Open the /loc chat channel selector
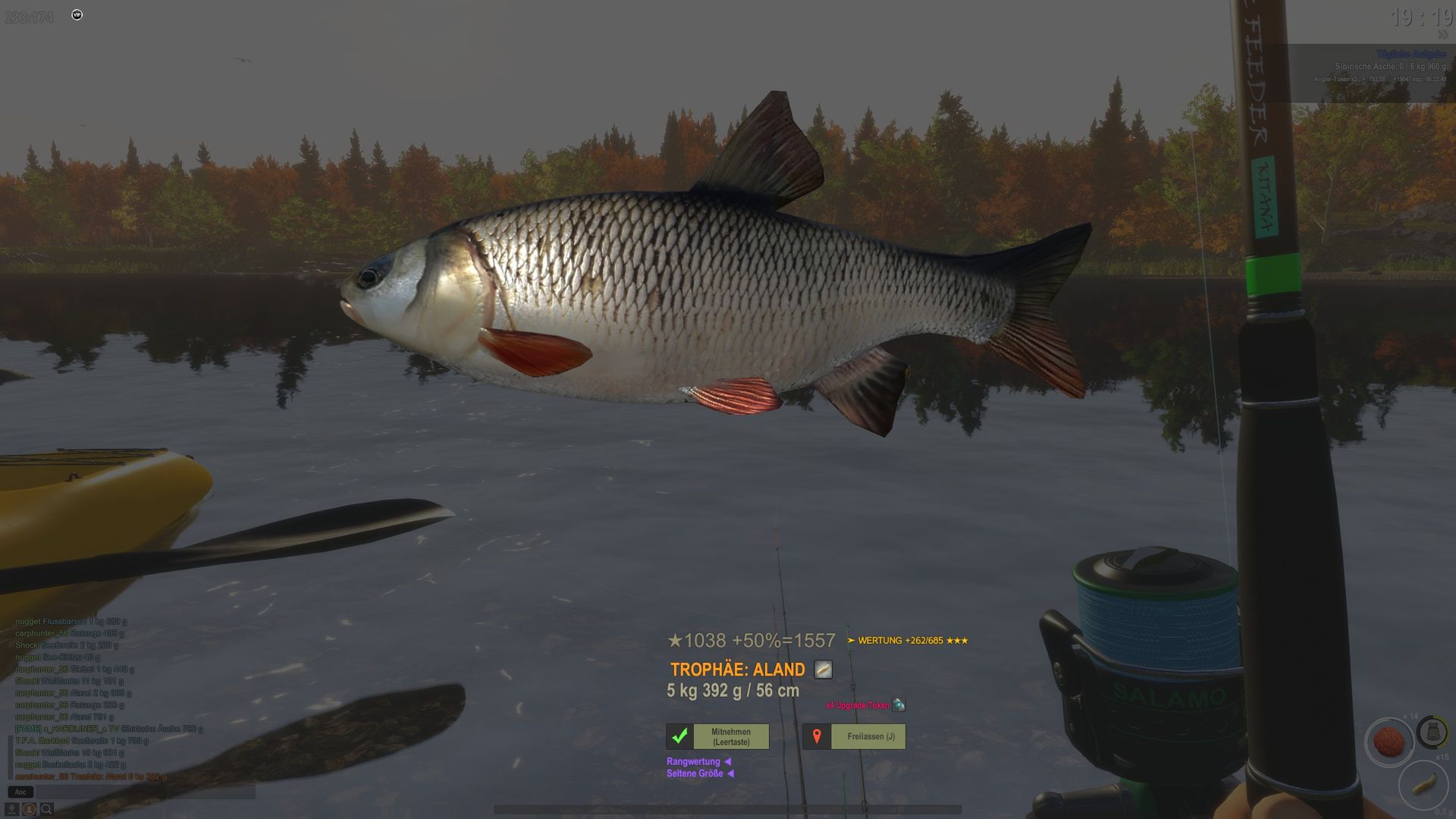Screen dimensions: 1456x819 [20, 792]
